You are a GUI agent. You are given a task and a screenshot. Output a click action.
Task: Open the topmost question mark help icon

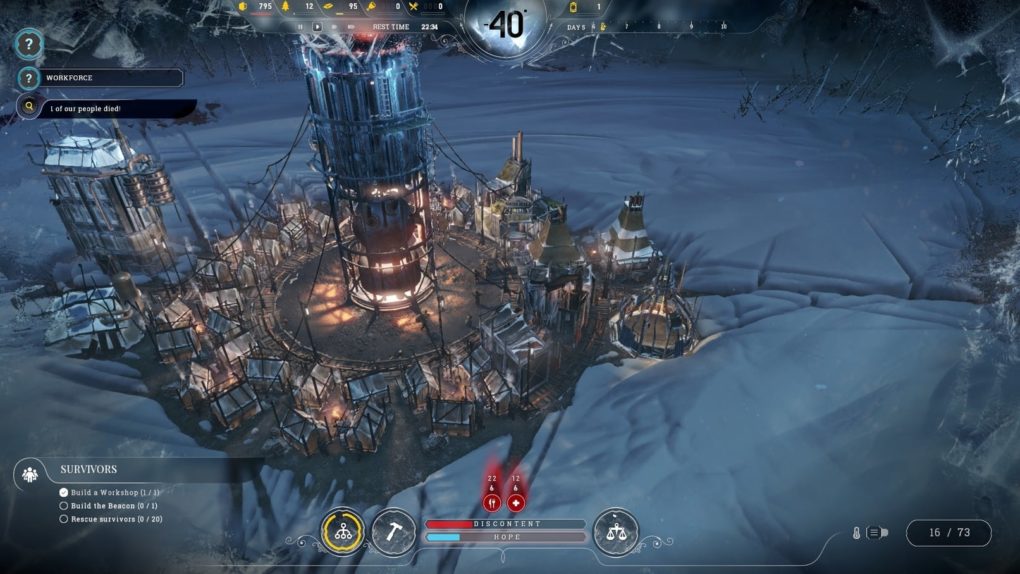click(x=30, y=44)
